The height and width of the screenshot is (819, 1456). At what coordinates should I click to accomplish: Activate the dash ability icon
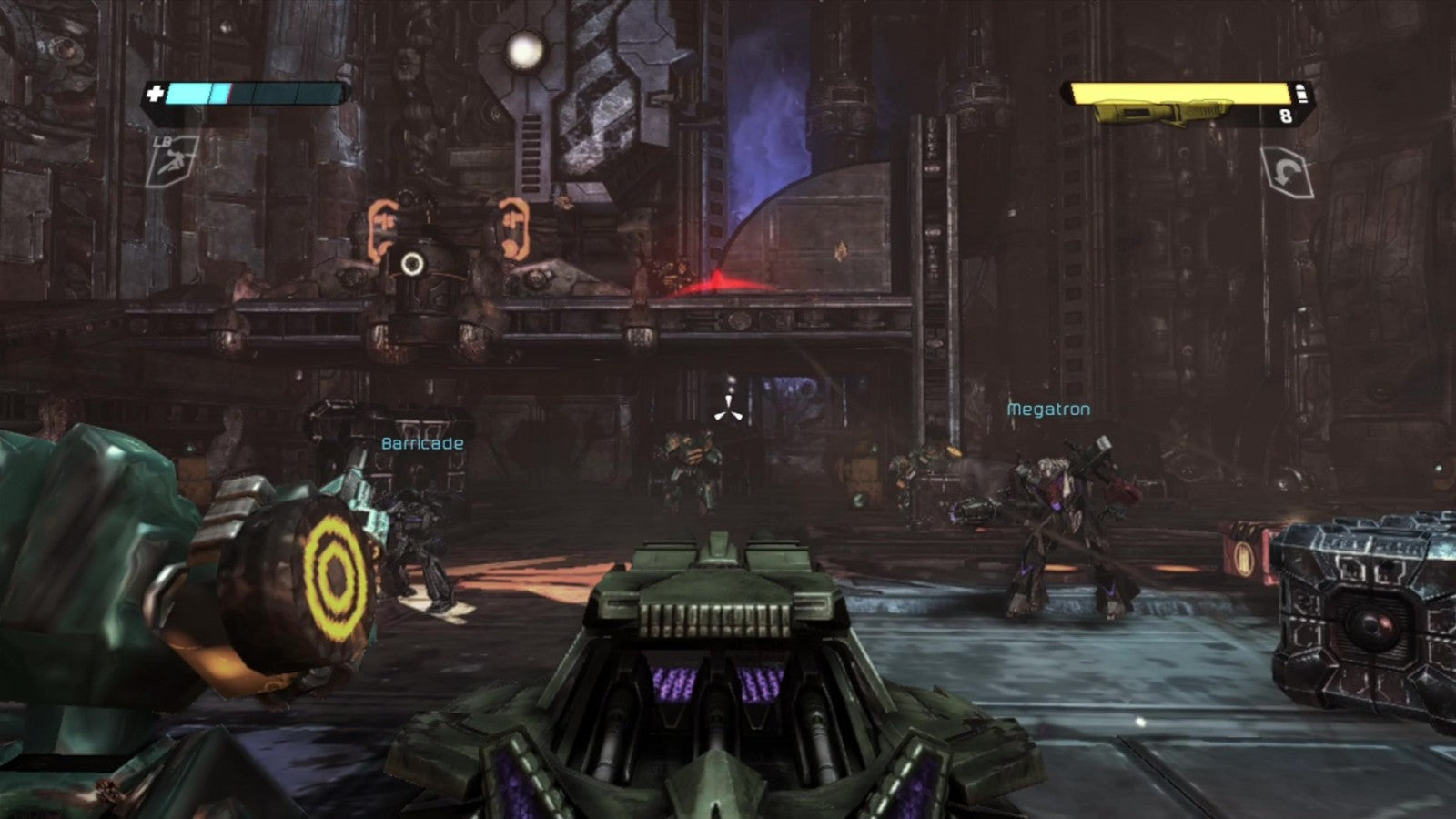pyautogui.click(x=173, y=161)
